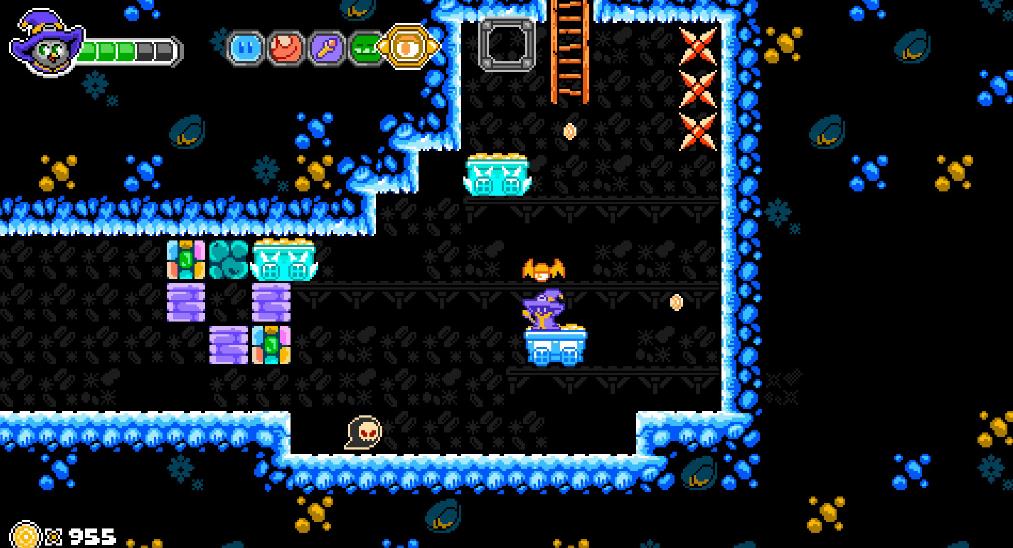The image size is (1013, 548).
Task: Click the gold coin counter icon
Action: 25,535
